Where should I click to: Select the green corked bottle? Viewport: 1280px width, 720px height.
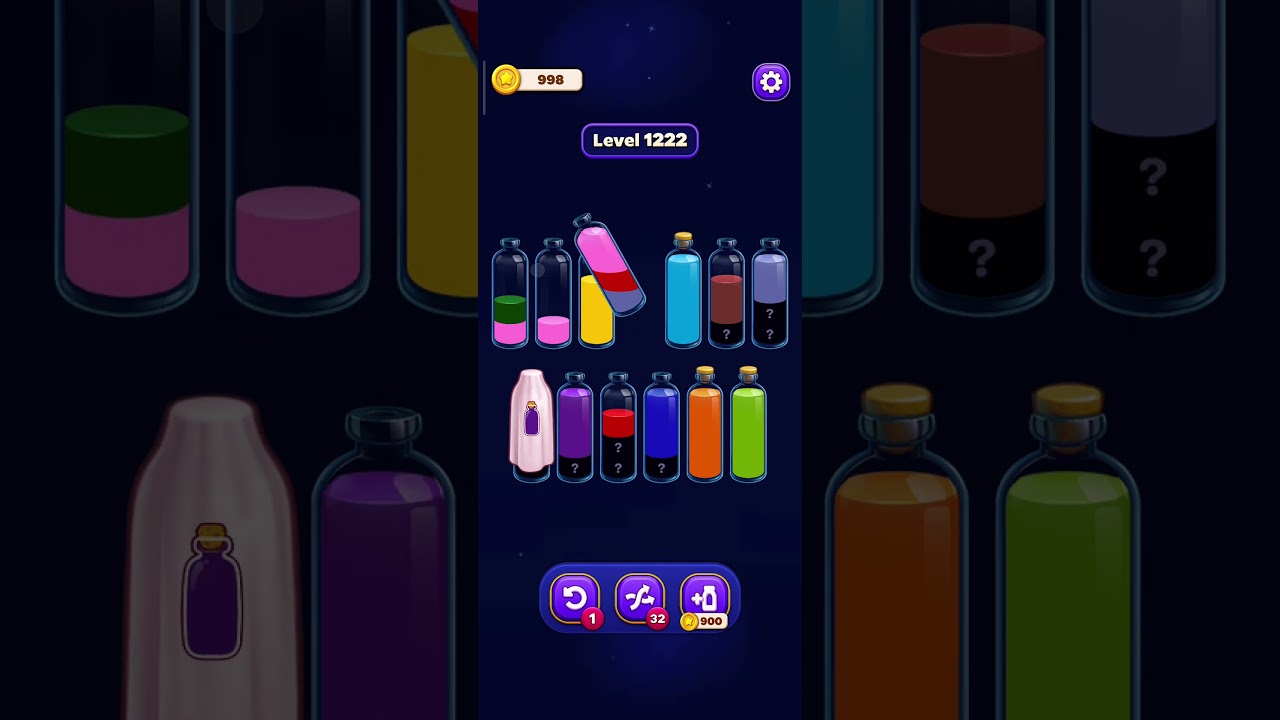[746, 425]
